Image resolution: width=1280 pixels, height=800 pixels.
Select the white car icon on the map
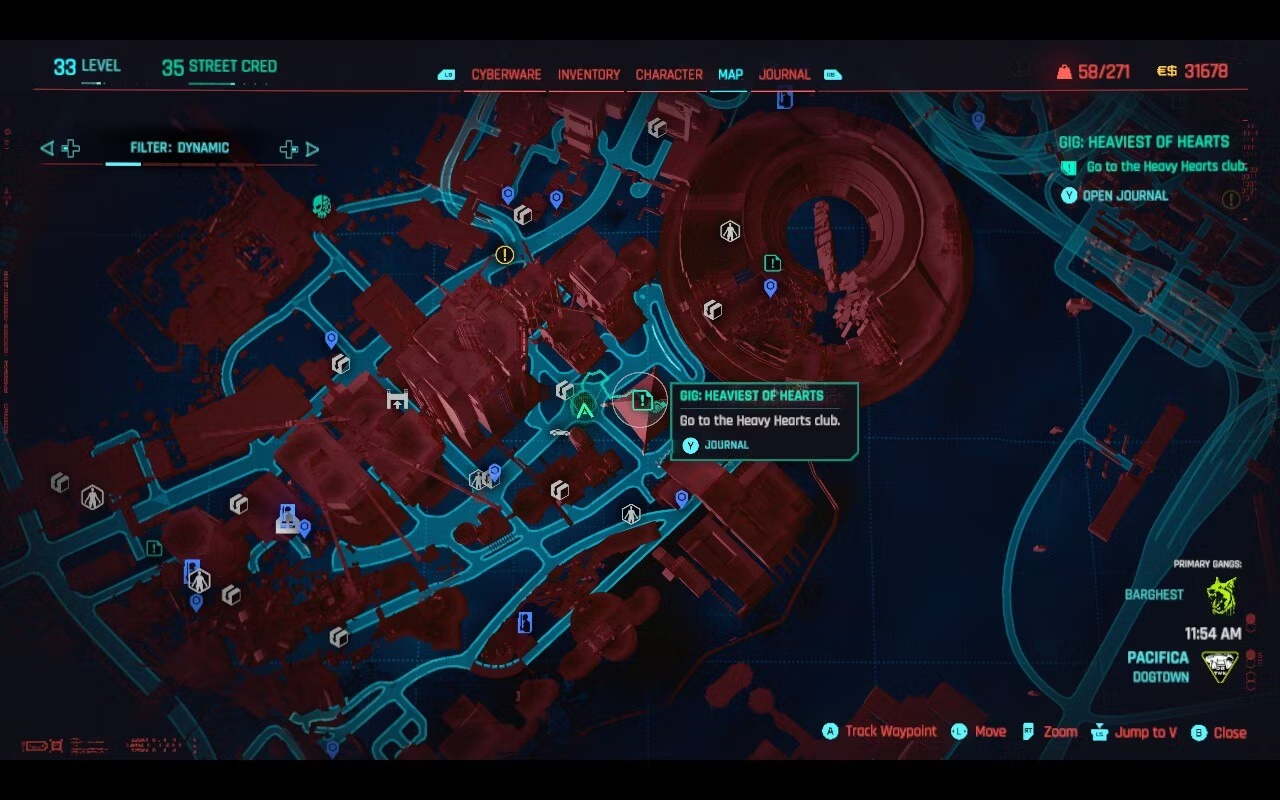coord(560,433)
